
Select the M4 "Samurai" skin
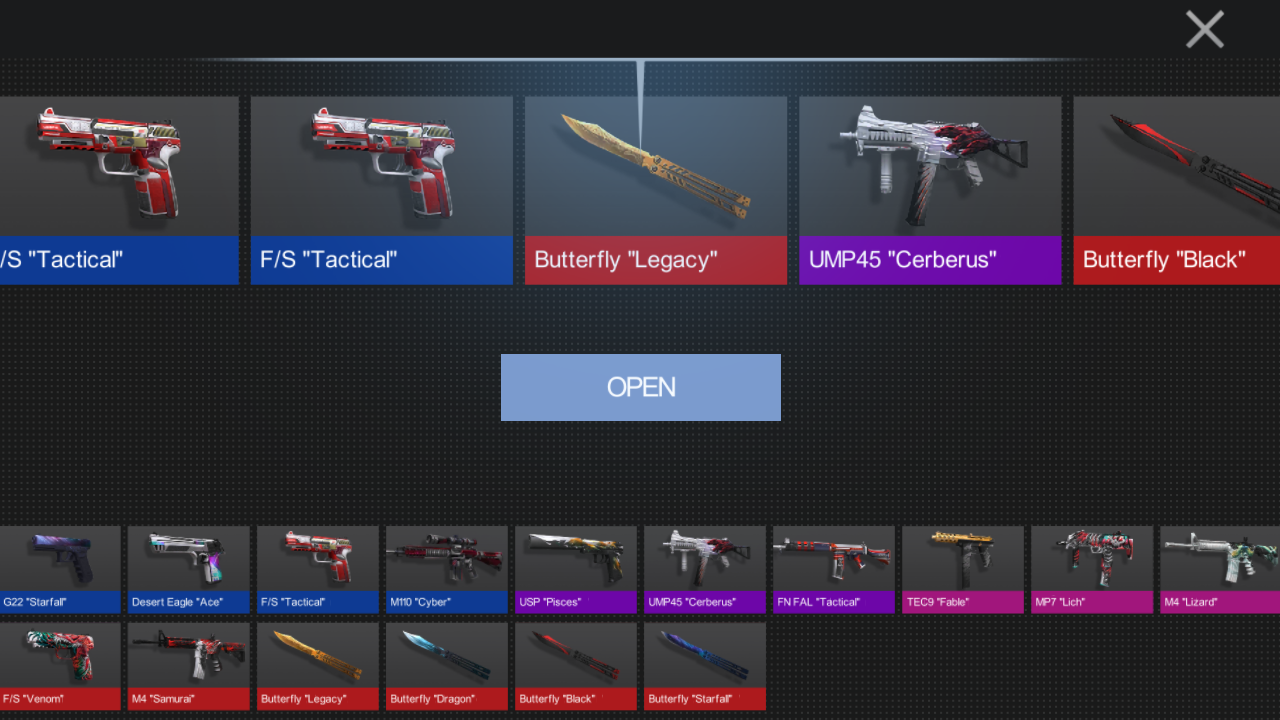[x=189, y=665]
